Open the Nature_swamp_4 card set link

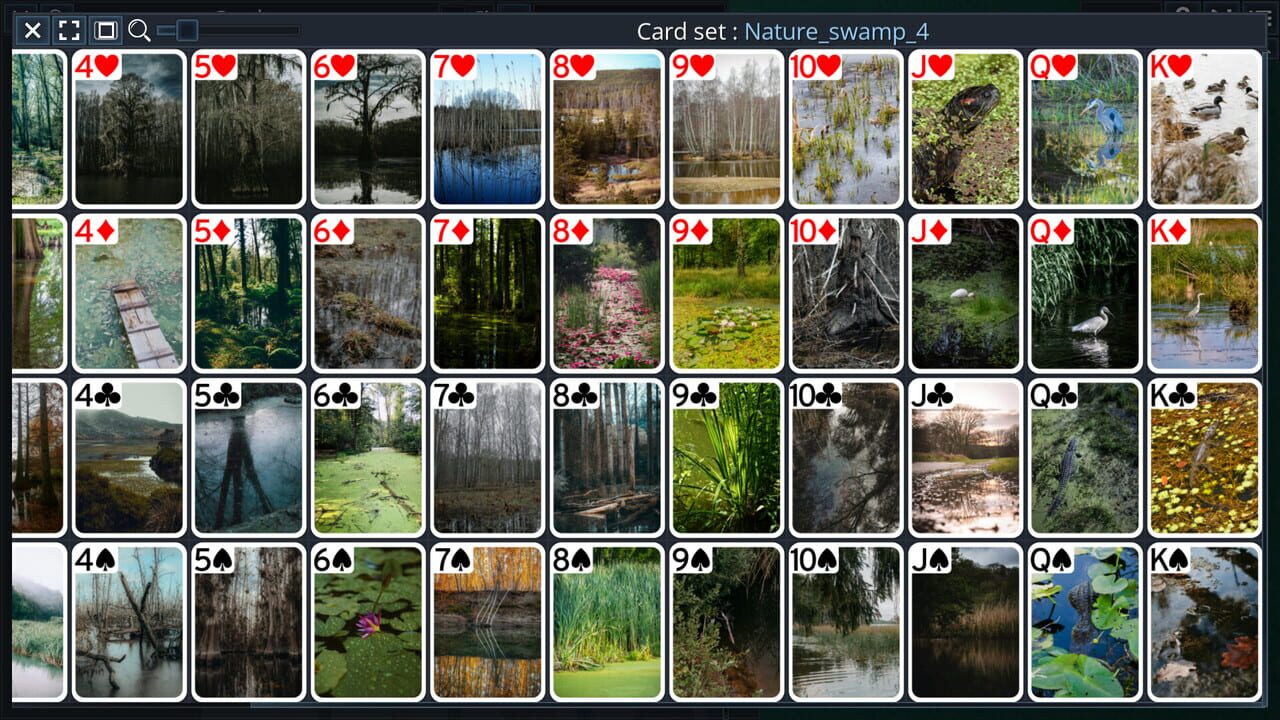(x=836, y=31)
